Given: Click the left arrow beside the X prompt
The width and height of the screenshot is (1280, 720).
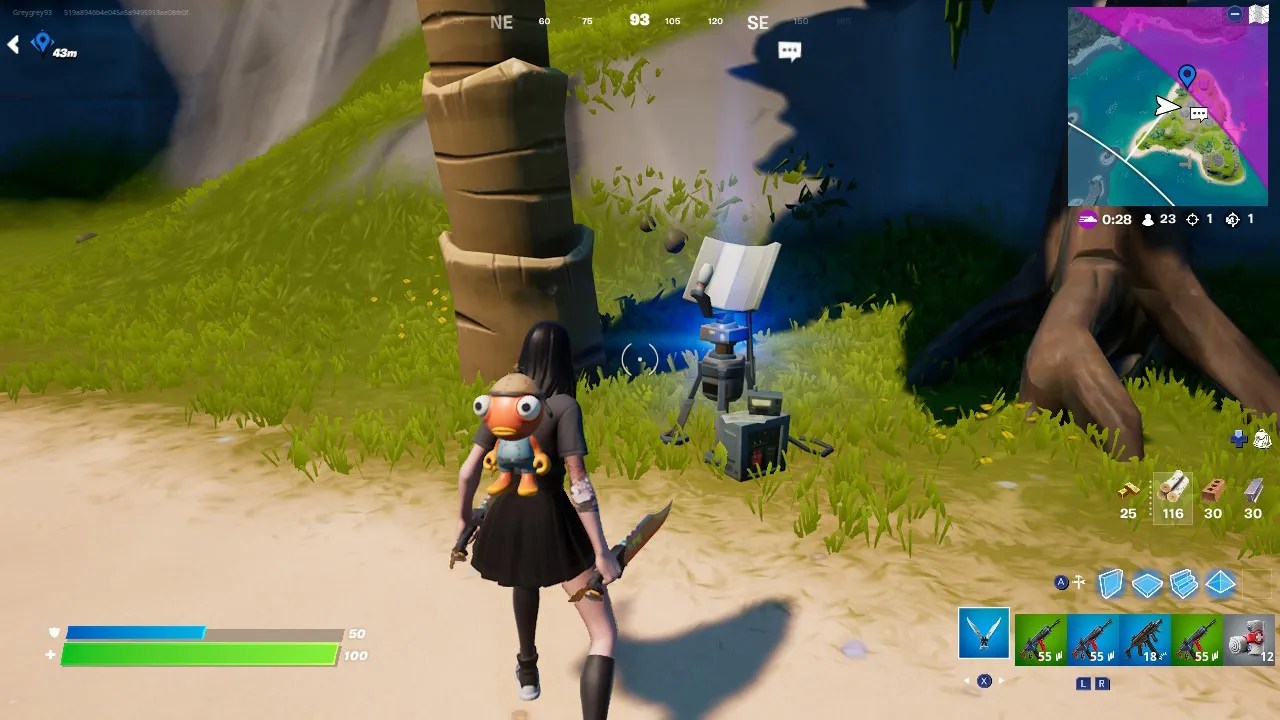Looking at the screenshot, I should pos(967,680).
